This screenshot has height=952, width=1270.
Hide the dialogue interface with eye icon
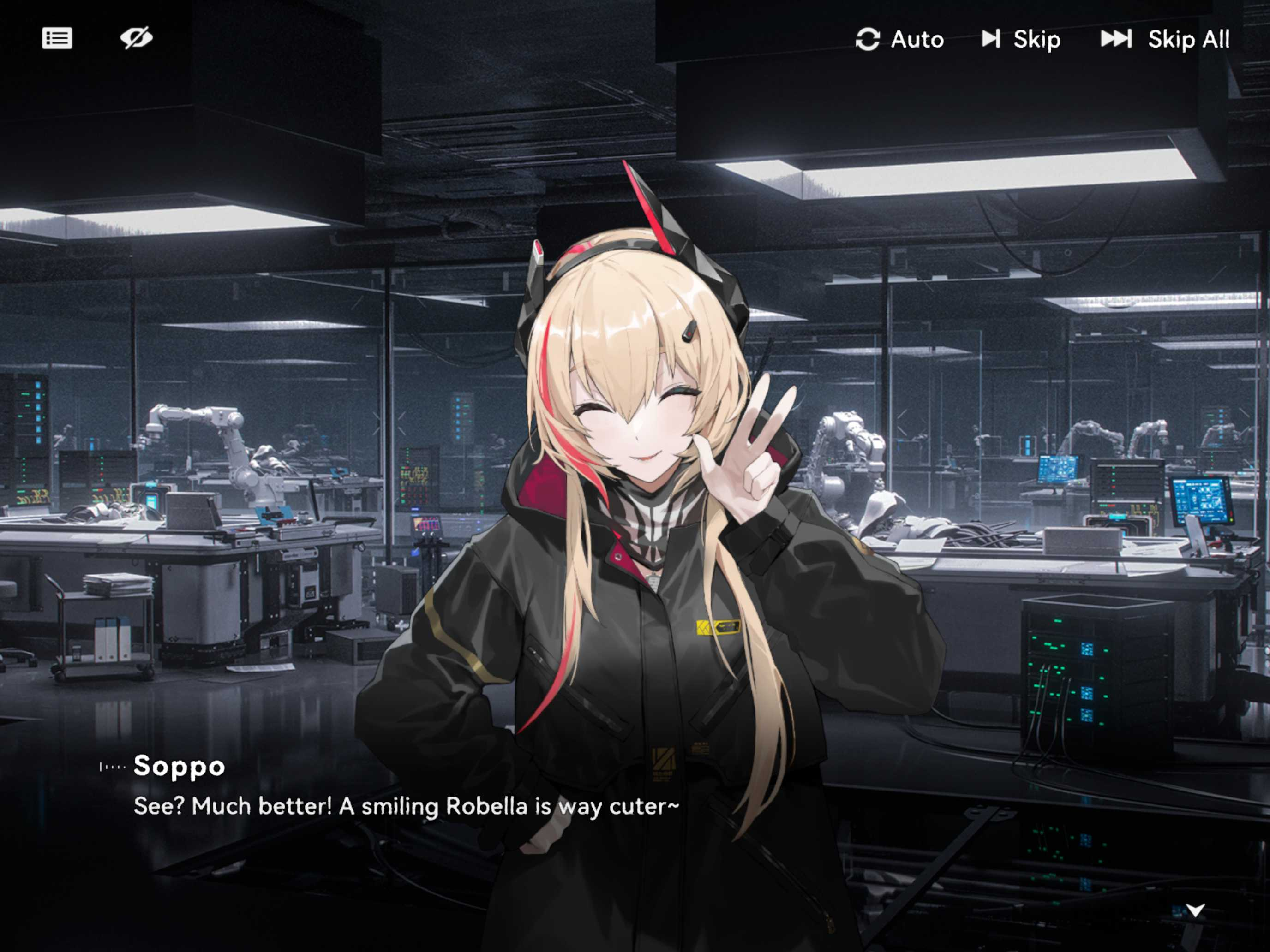(x=136, y=38)
